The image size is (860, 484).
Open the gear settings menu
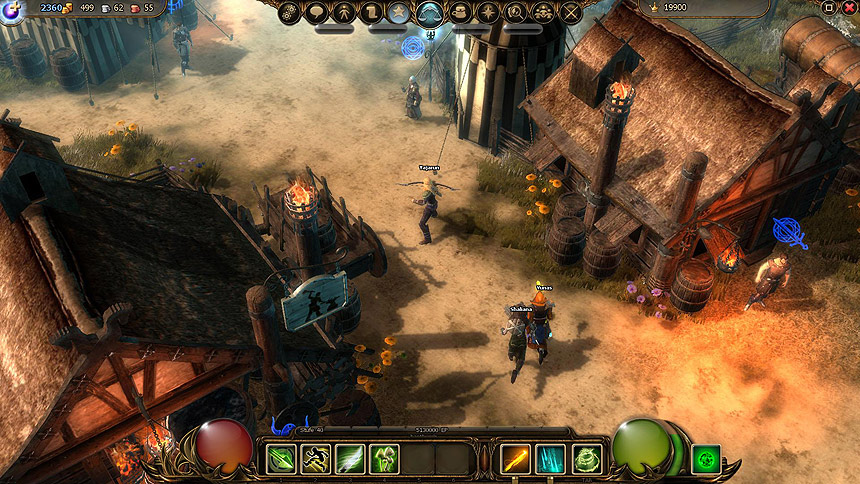click(x=290, y=12)
